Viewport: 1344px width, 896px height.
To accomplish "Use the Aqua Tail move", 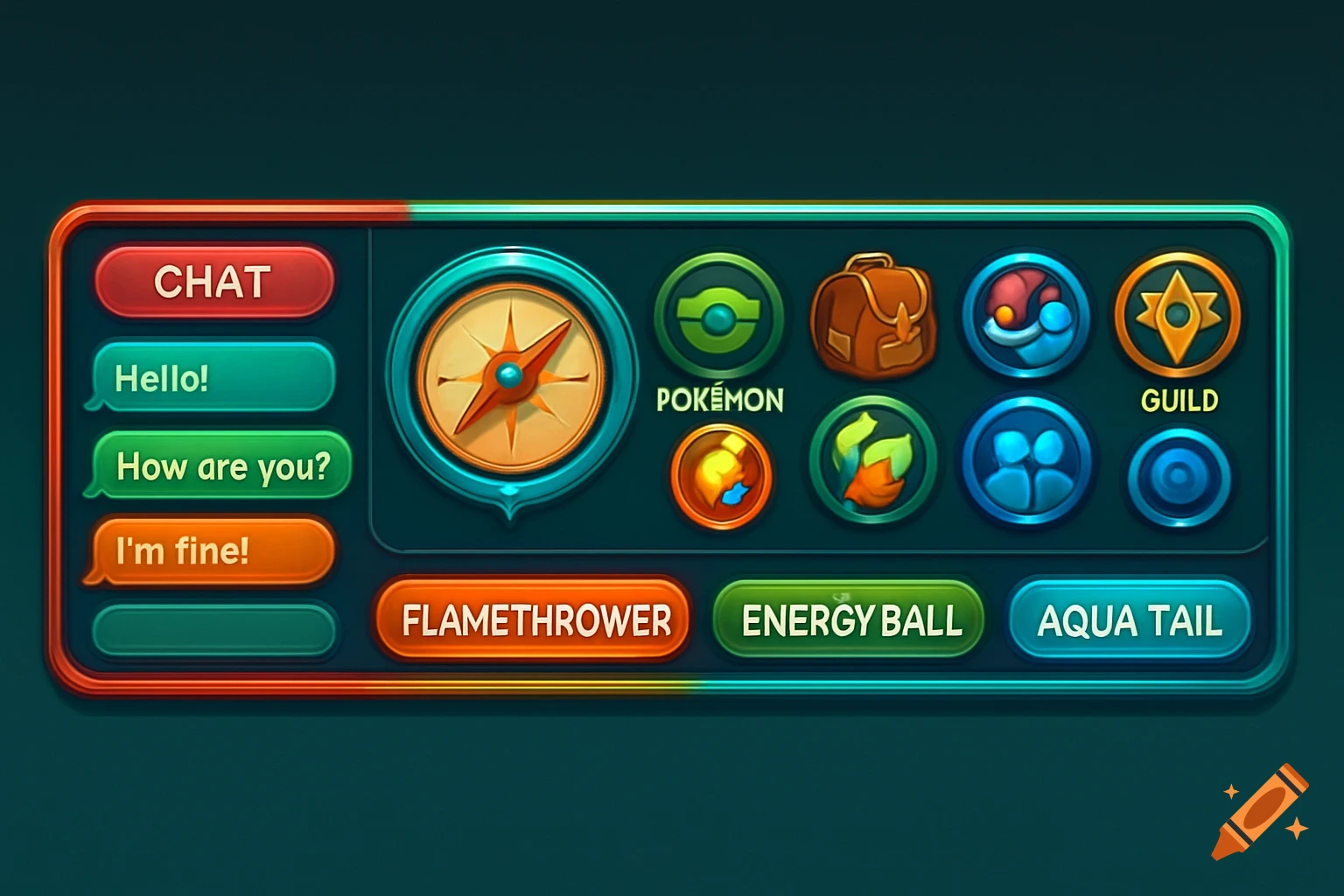I will [1129, 619].
